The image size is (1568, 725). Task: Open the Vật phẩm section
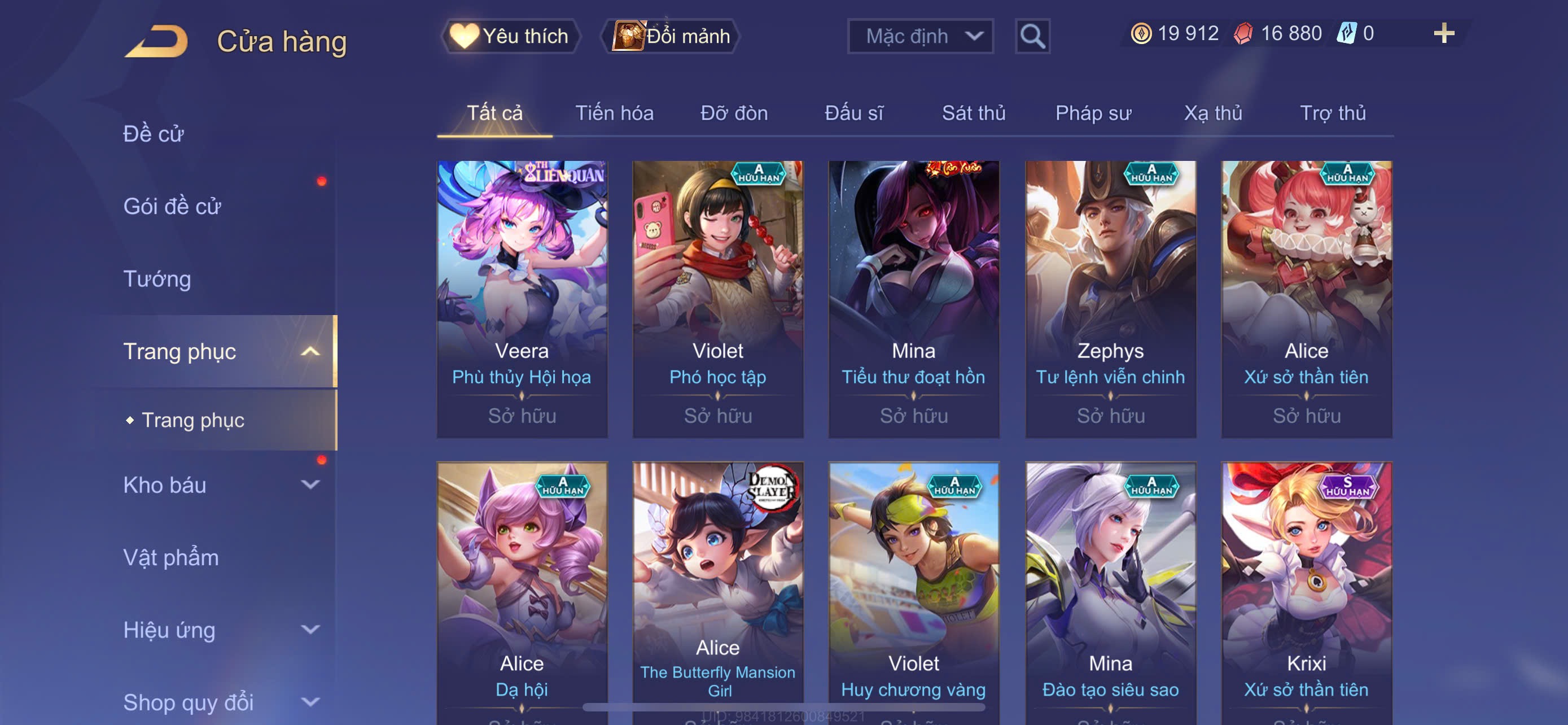pos(171,557)
